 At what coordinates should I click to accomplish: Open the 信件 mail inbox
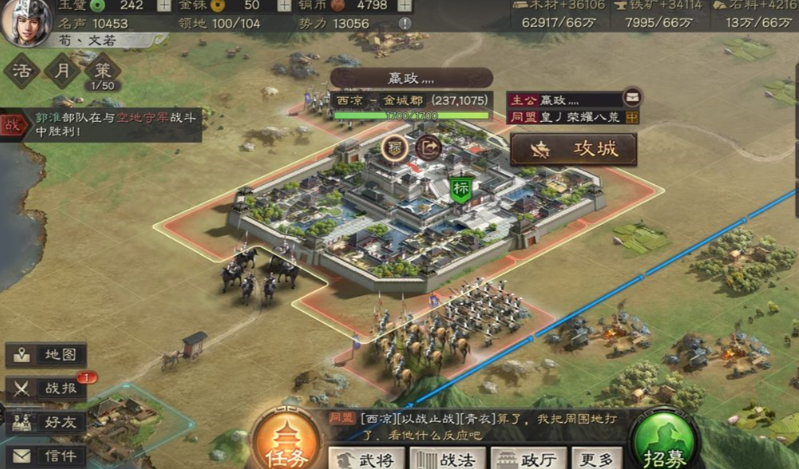coord(47,455)
